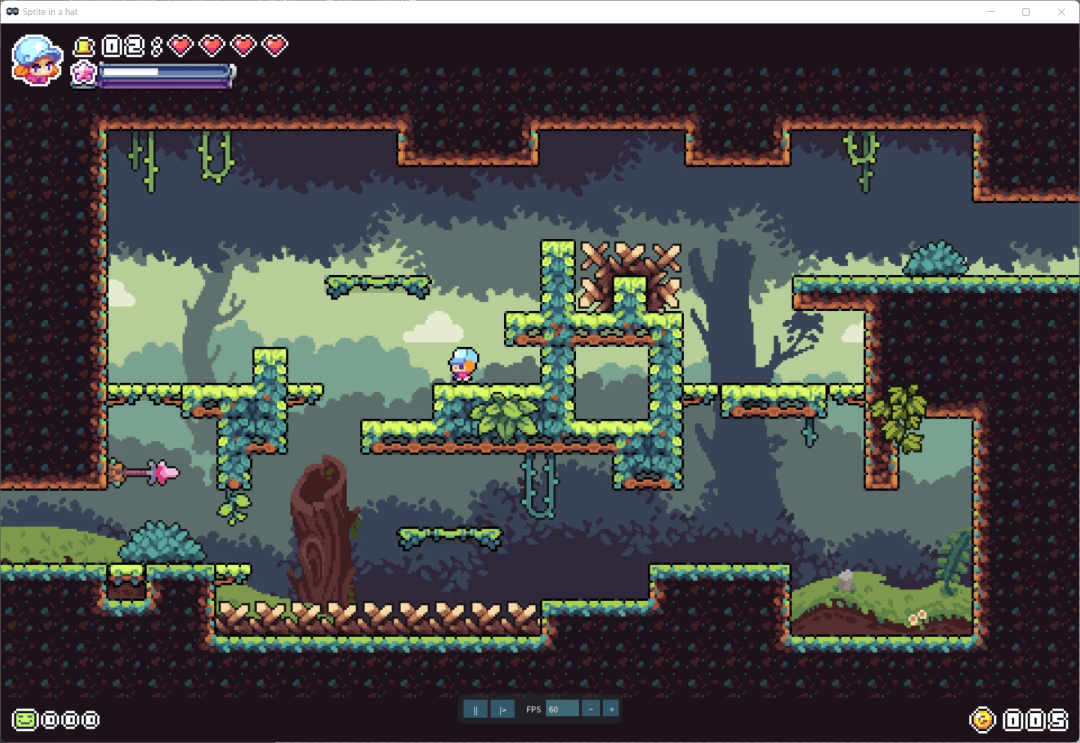This screenshot has height=743, width=1080.
Task: Decrease FPS with the minus button
Action: 591,709
